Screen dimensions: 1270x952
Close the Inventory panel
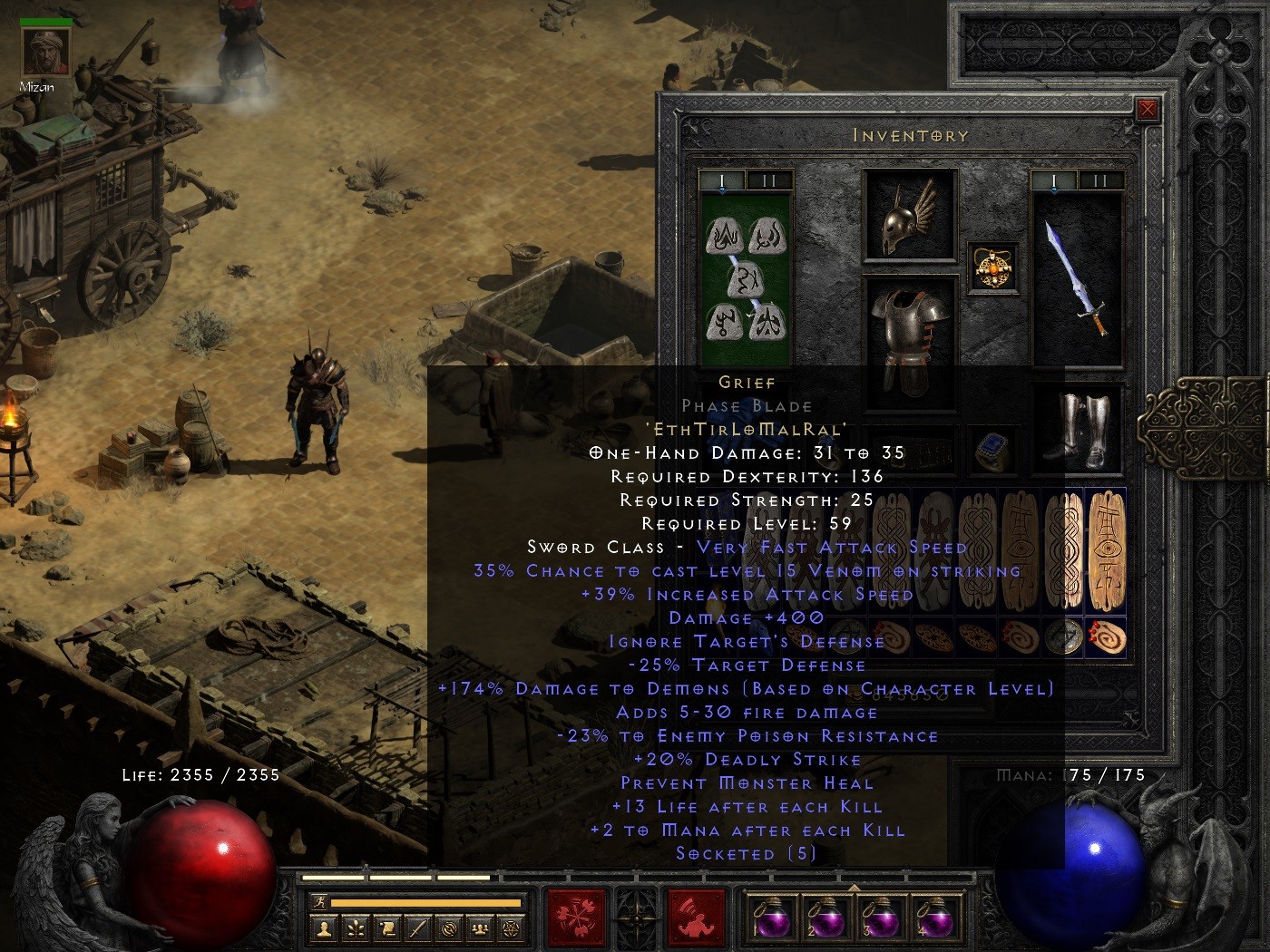click(1149, 110)
